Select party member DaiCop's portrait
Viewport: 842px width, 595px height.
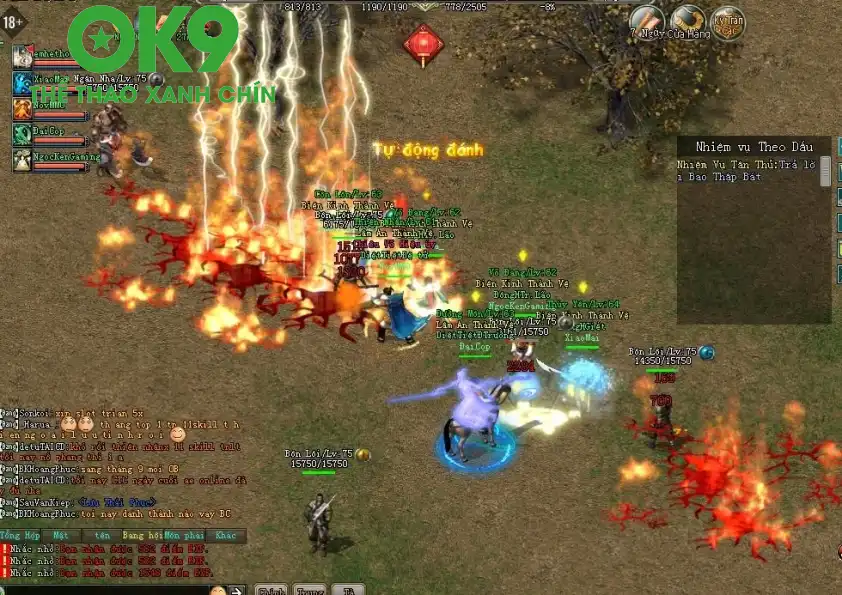coord(22,133)
